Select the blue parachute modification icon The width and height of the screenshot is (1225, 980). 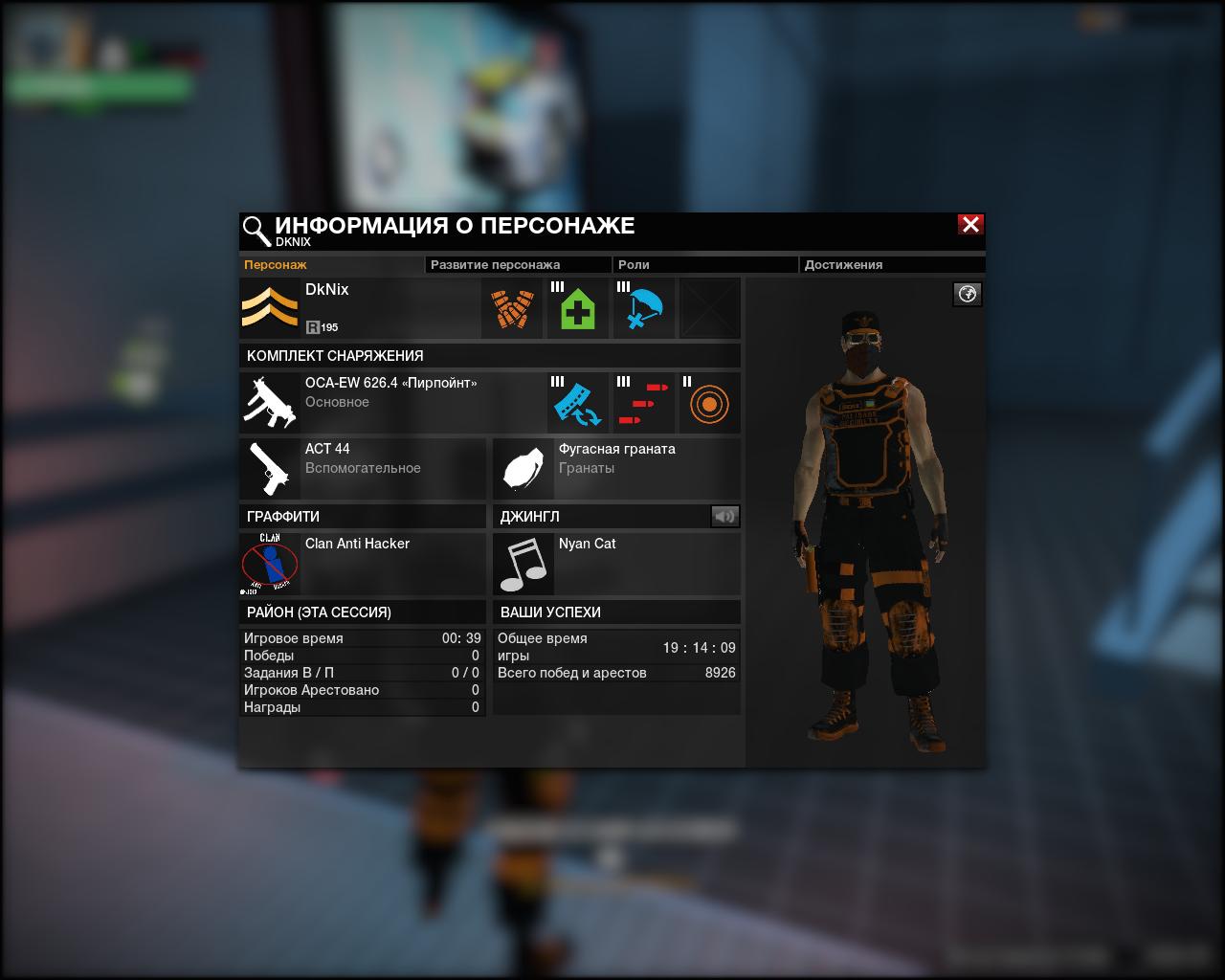pos(644,309)
